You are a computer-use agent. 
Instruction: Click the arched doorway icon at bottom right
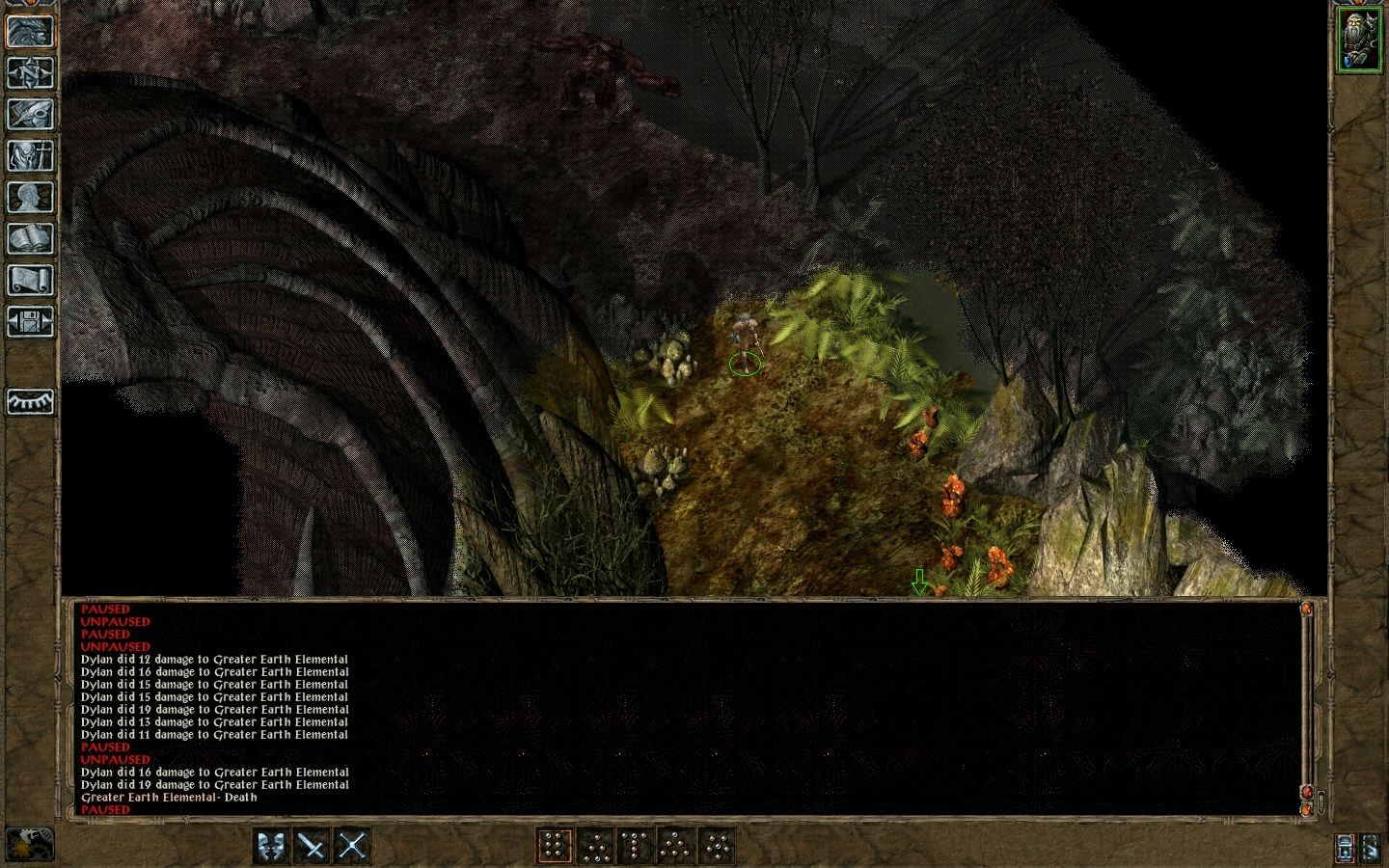1345,849
